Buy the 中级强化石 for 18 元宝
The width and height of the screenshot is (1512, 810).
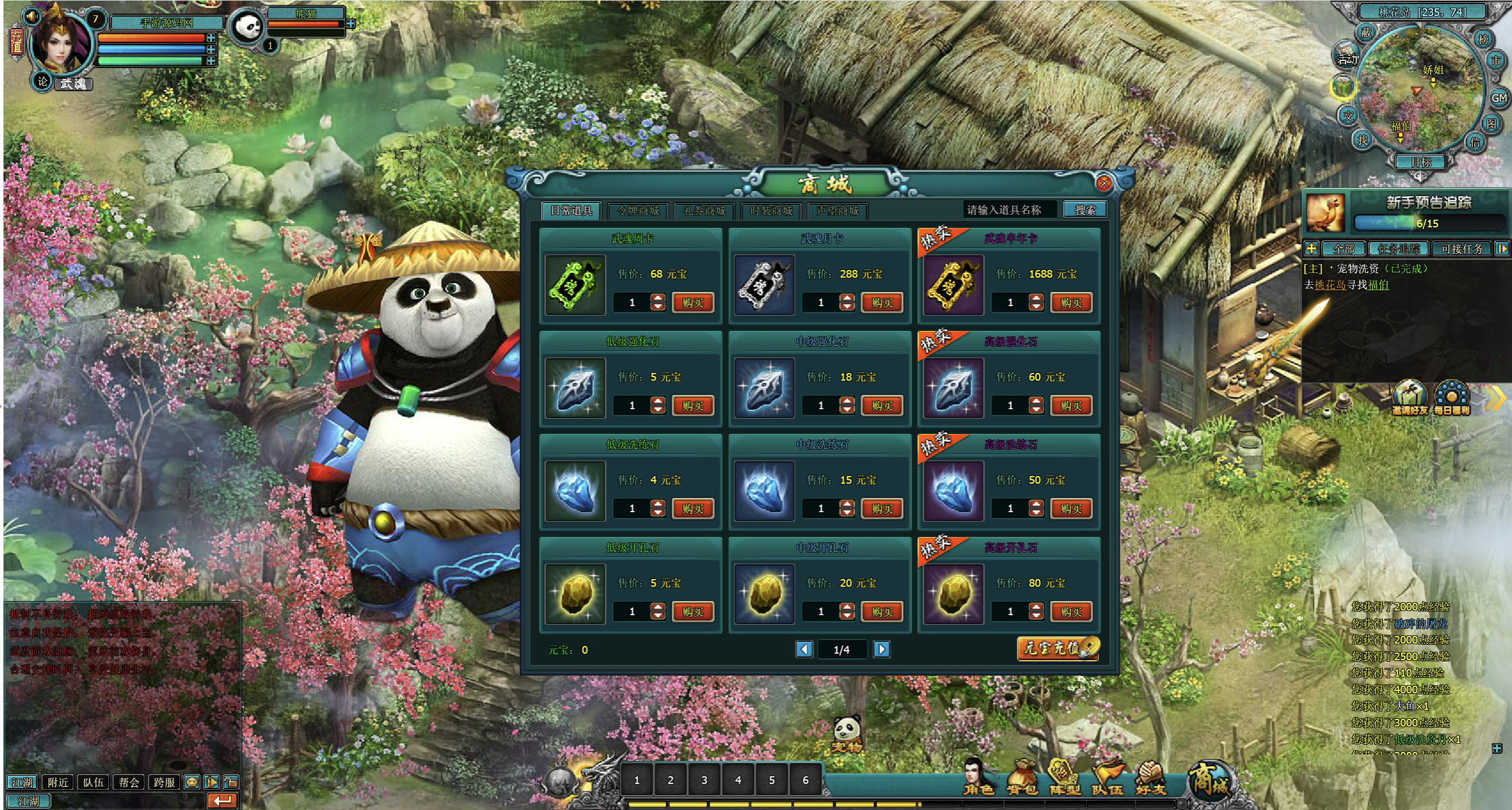pos(882,406)
